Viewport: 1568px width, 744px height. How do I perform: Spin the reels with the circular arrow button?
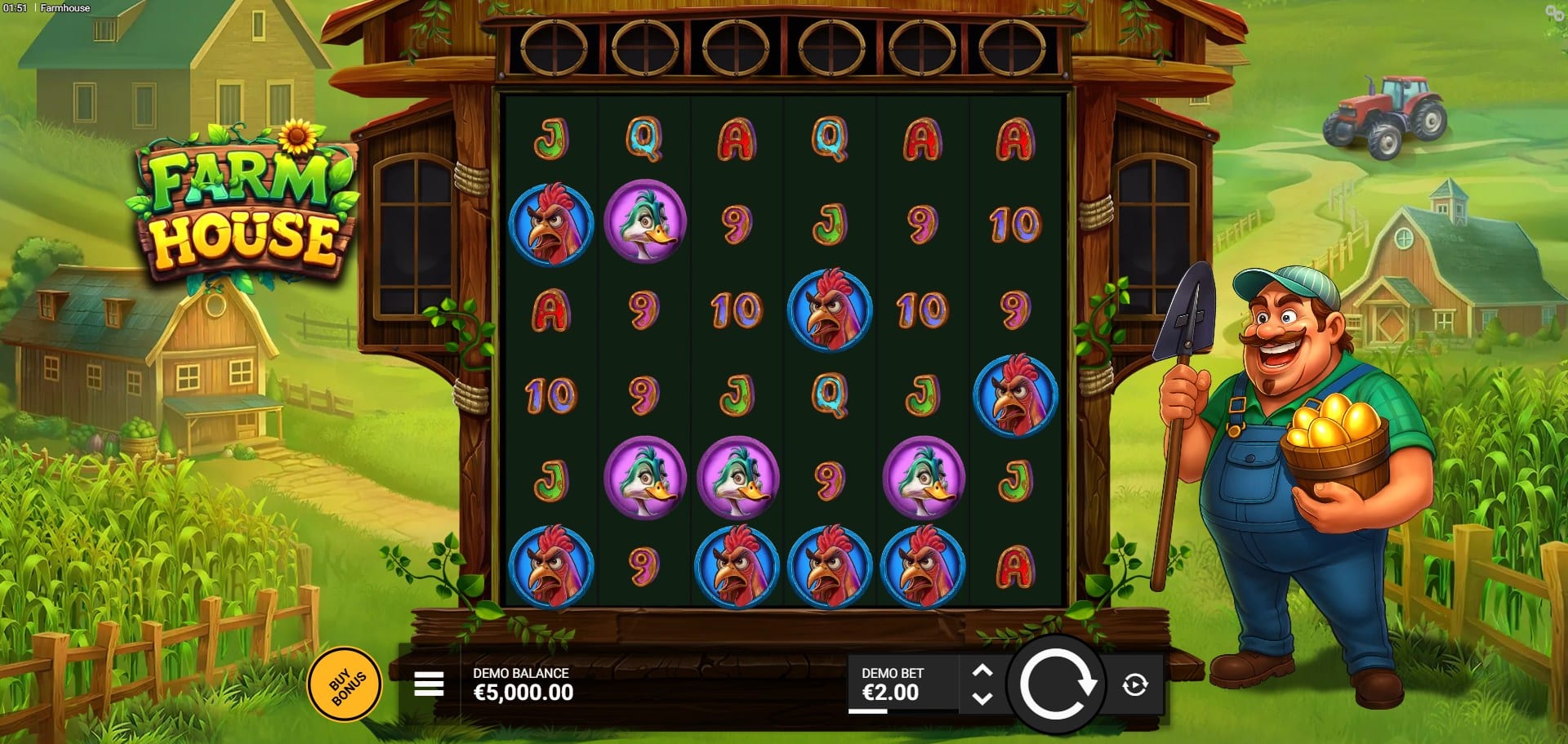pyautogui.click(x=1057, y=684)
